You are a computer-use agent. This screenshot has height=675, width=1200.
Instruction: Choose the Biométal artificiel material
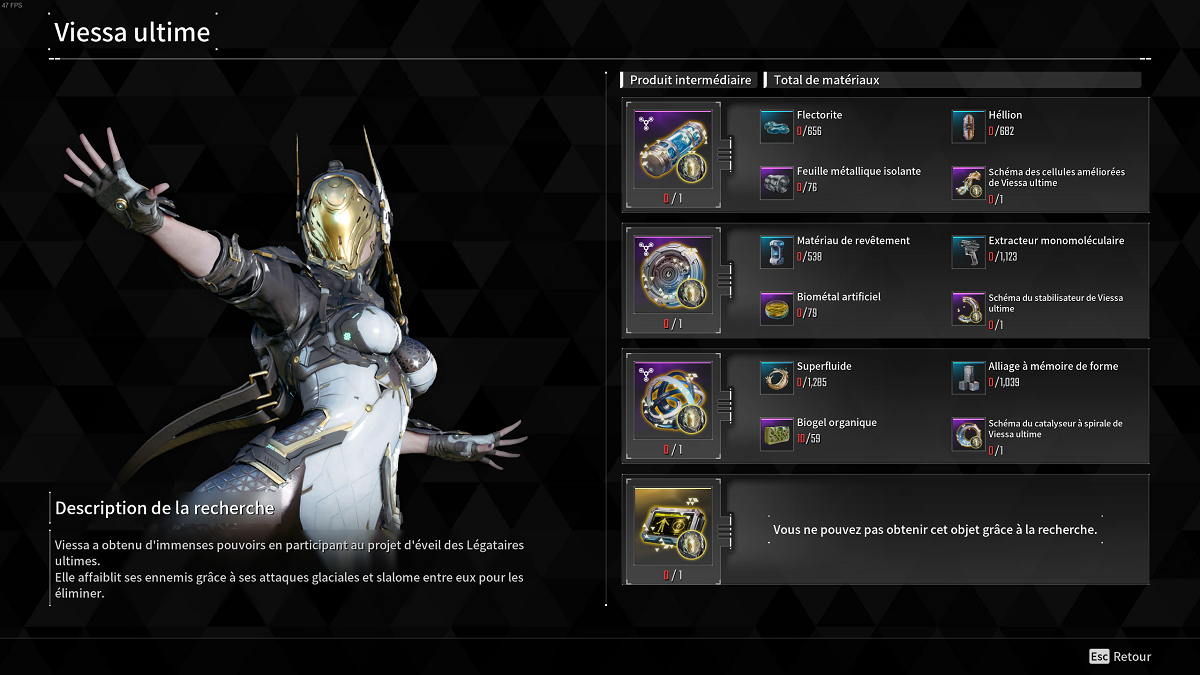tap(776, 307)
